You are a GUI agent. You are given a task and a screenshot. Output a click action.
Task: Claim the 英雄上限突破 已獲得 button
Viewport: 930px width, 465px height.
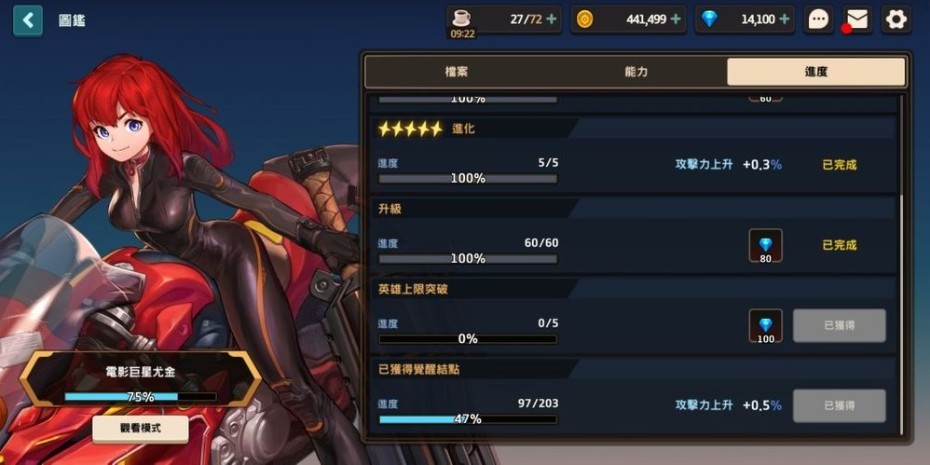(839, 325)
